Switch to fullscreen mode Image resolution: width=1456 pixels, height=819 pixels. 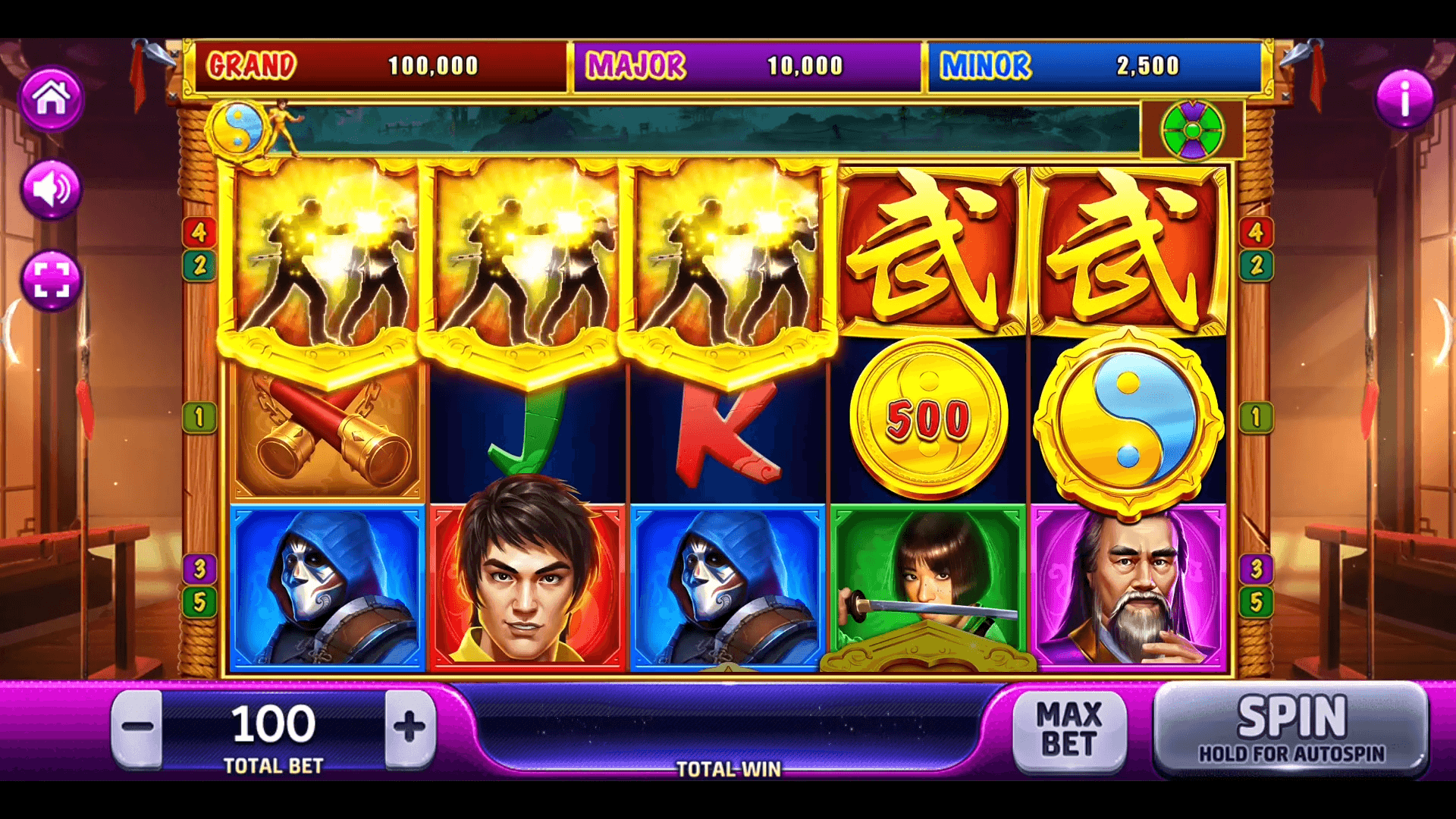click(x=52, y=280)
